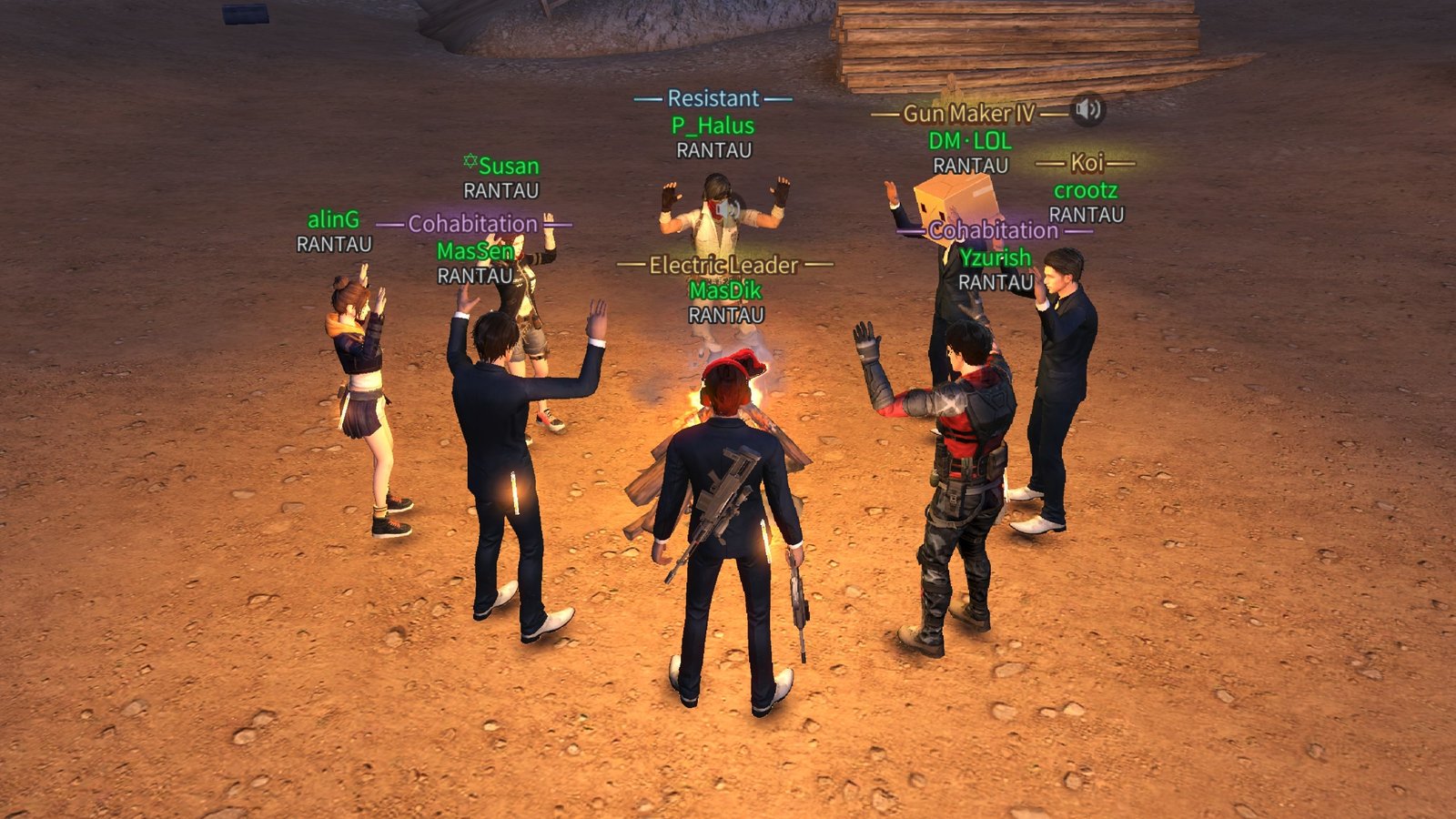The image size is (1456, 819).
Task: Click the MasDik player name
Action: (x=725, y=290)
